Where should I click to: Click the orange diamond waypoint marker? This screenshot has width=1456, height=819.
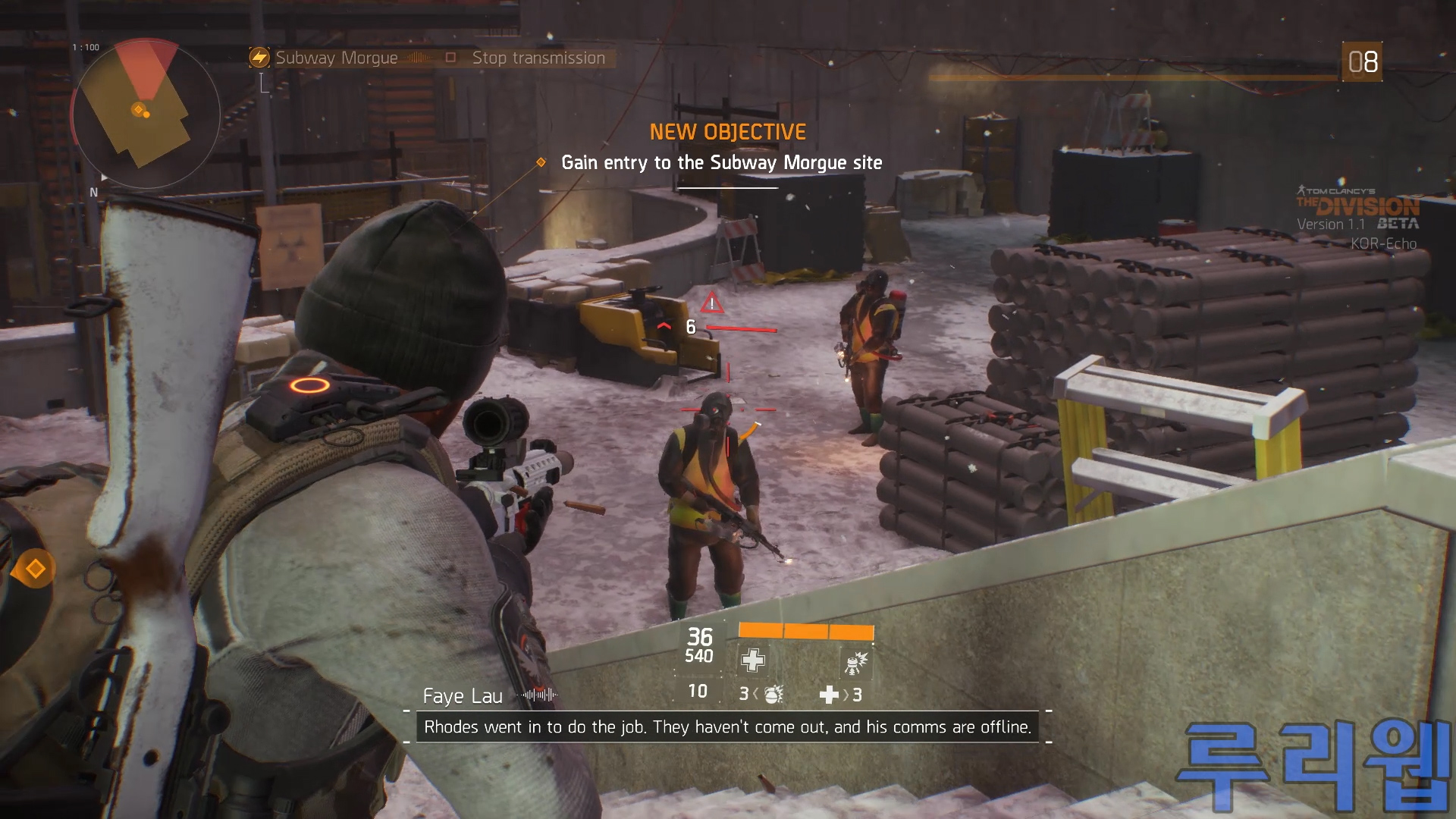[x=35, y=569]
